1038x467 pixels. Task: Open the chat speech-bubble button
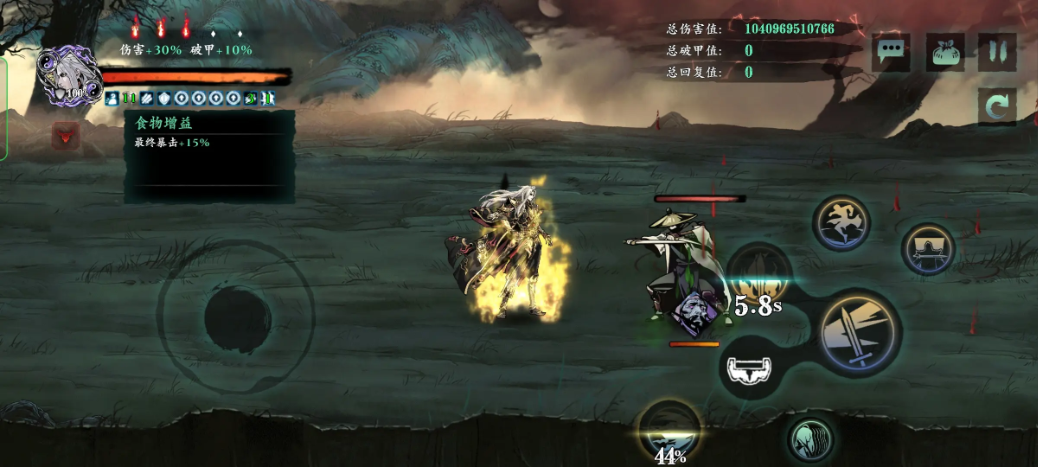[891, 52]
